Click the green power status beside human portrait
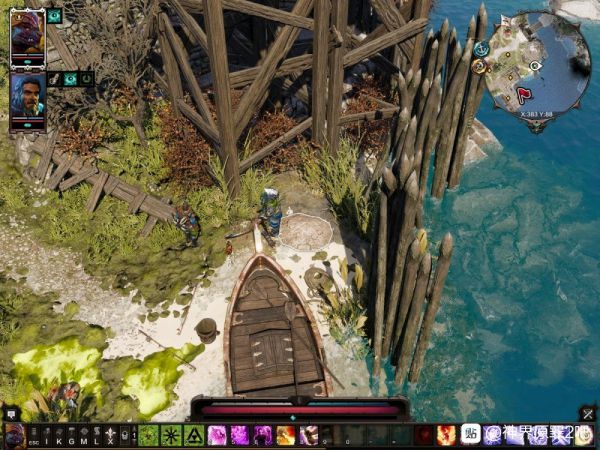This screenshot has height=450, width=600. click(87, 78)
